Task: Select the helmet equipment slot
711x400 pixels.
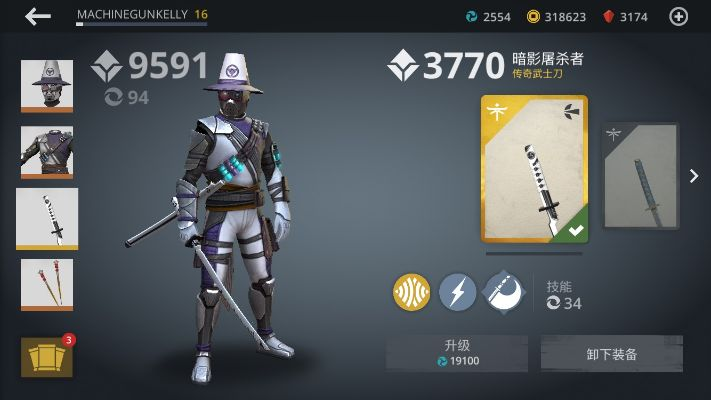Action: click(x=47, y=86)
